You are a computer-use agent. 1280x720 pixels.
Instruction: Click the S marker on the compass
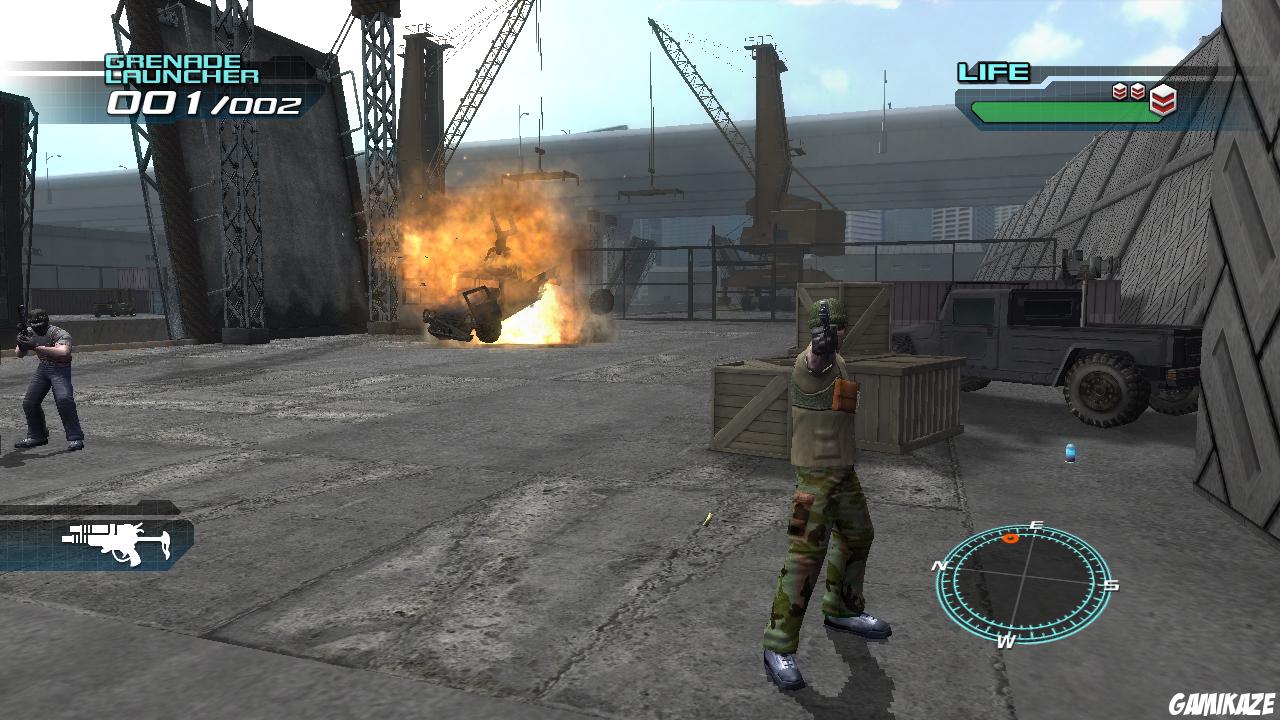[x=1110, y=585]
